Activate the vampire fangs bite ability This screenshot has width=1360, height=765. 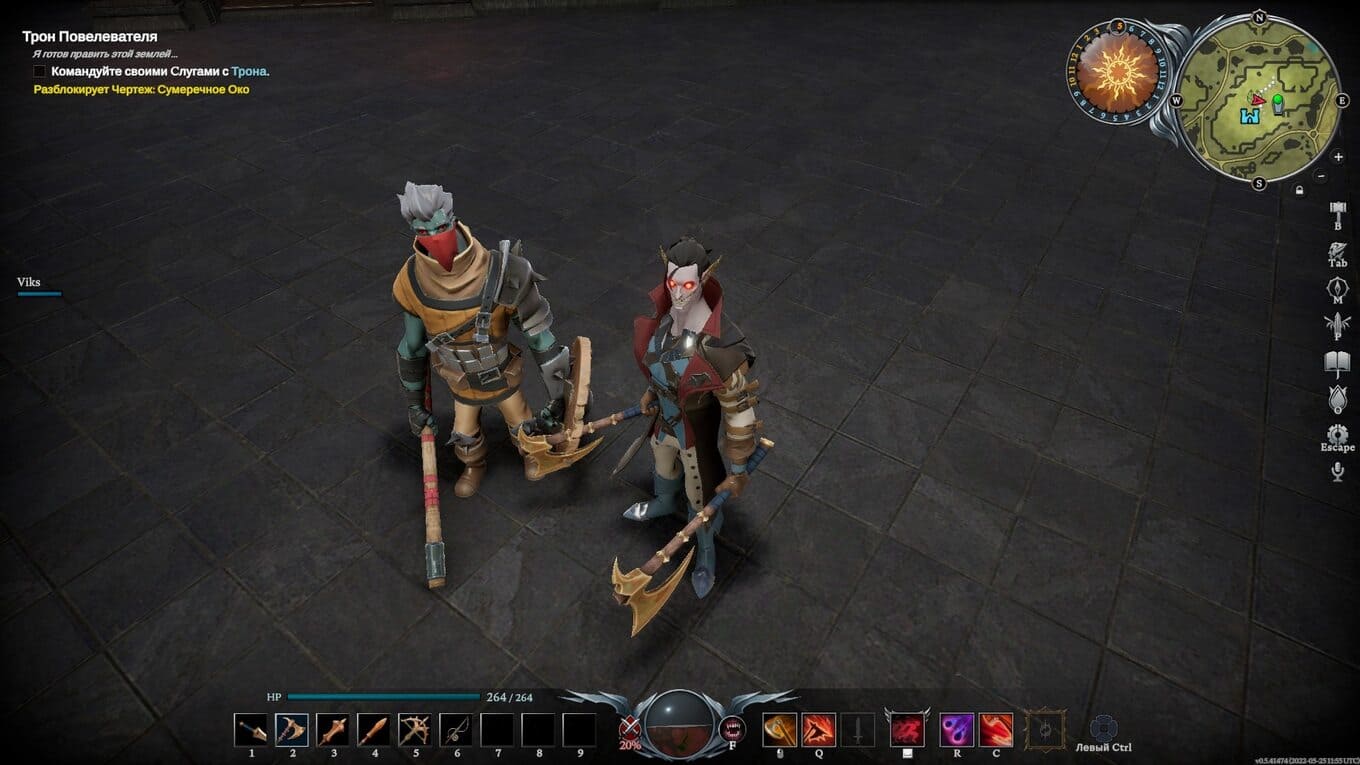pyautogui.click(x=732, y=729)
